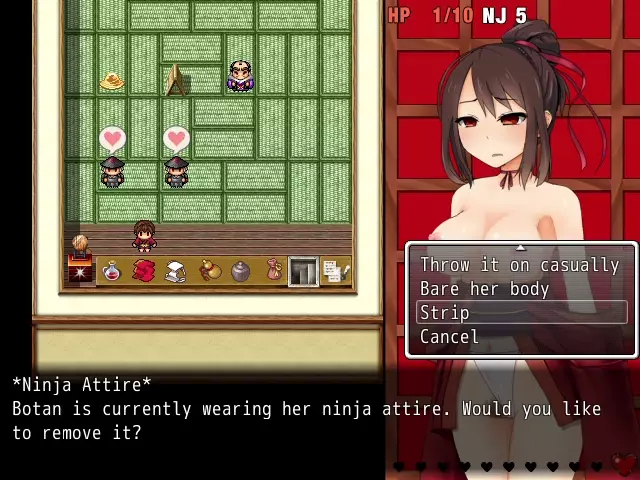Choose the grey clay pot item
The width and height of the screenshot is (640, 480).
[240, 271]
